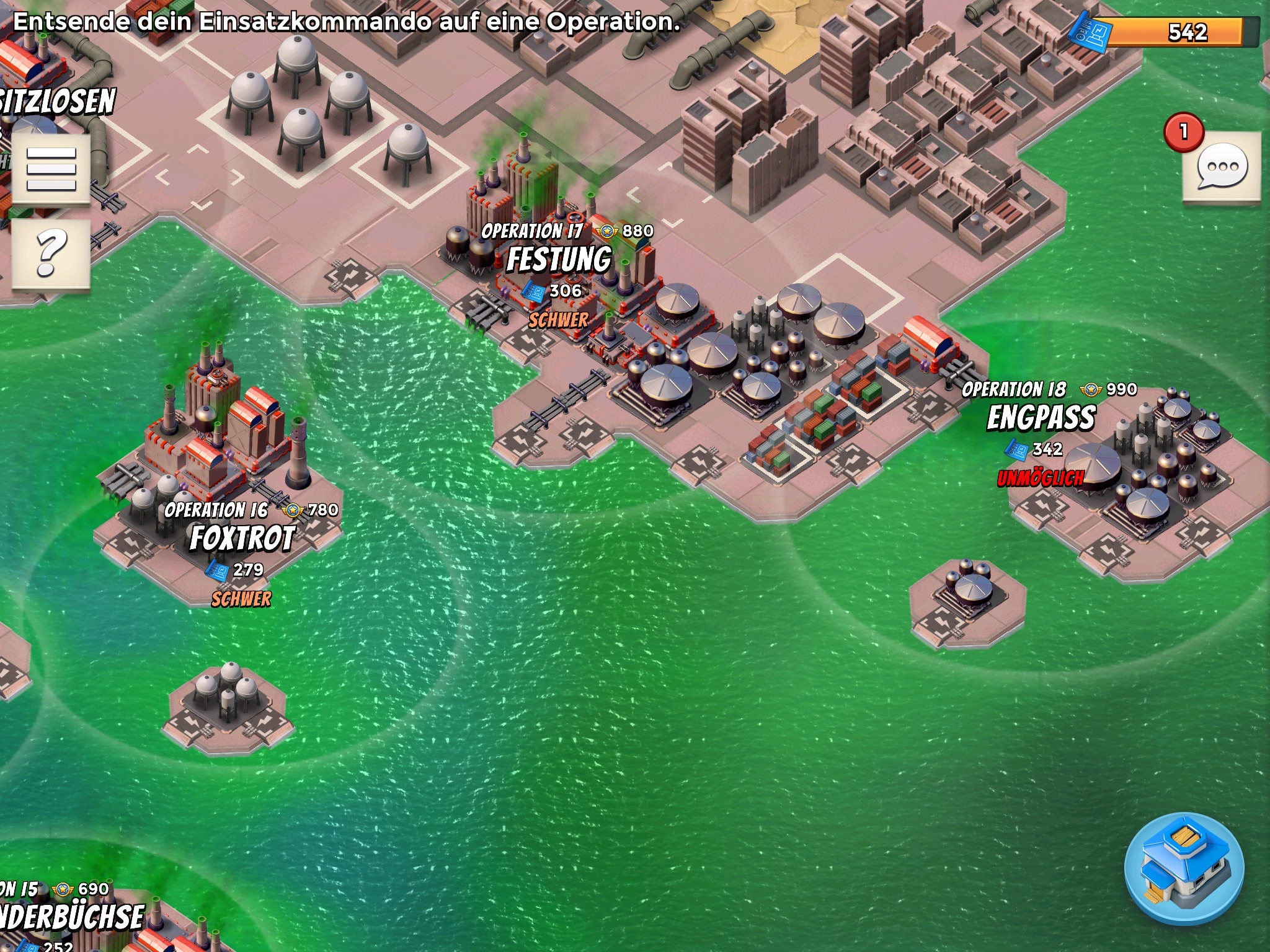Select Operation 17 Festung
This screenshot has height=952, width=1270.
pyautogui.click(x=559, y=260)
